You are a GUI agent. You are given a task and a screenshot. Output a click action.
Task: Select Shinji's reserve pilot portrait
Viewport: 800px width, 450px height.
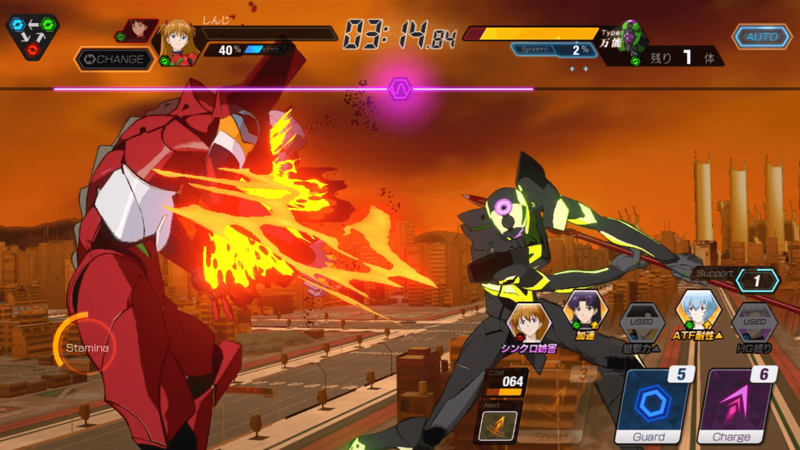pos(138,31)
